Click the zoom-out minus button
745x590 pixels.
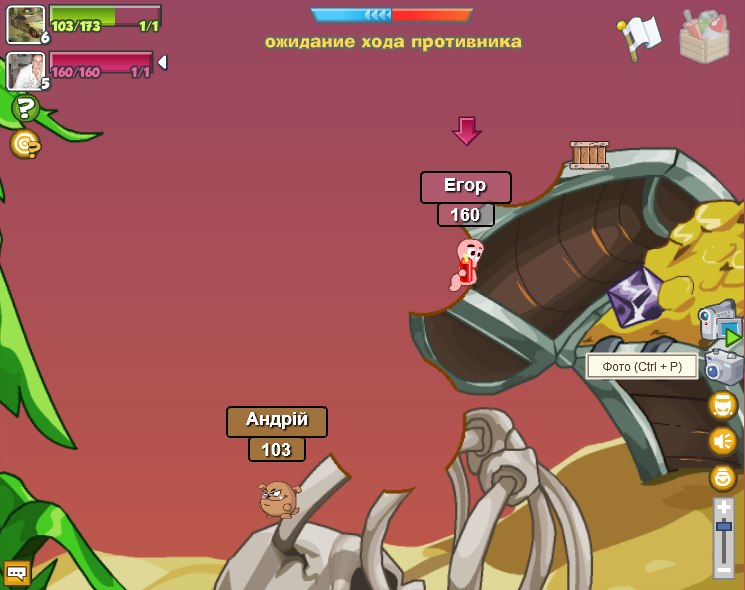point(723,568)
